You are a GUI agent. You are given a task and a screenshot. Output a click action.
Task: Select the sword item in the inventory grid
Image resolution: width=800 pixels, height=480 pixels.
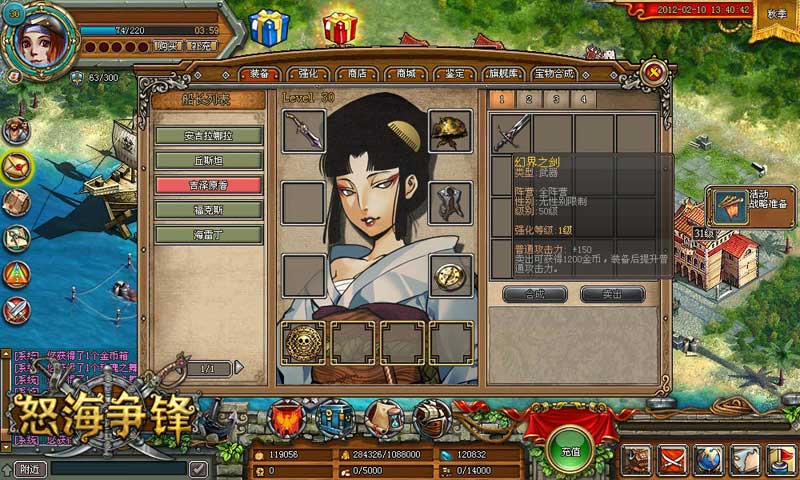coord(510,133)
